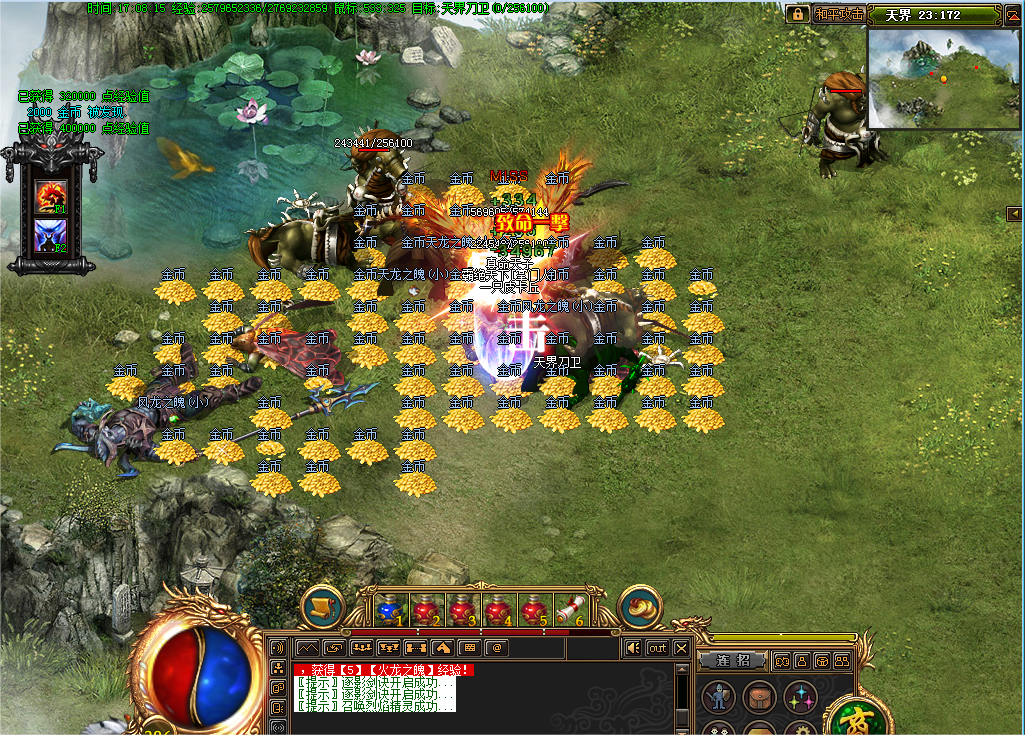Toggle the 和平攻击 attack mode button
1025x735 pixels.
tap(838, 14)
